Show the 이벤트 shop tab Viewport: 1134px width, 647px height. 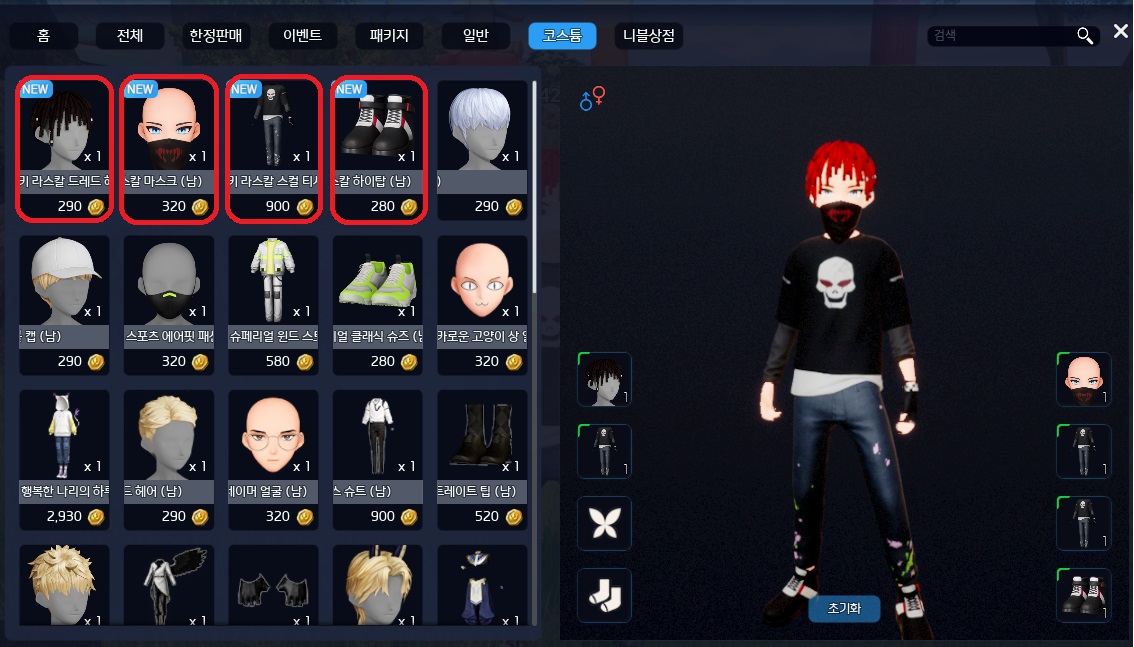[x=302, y=37]
